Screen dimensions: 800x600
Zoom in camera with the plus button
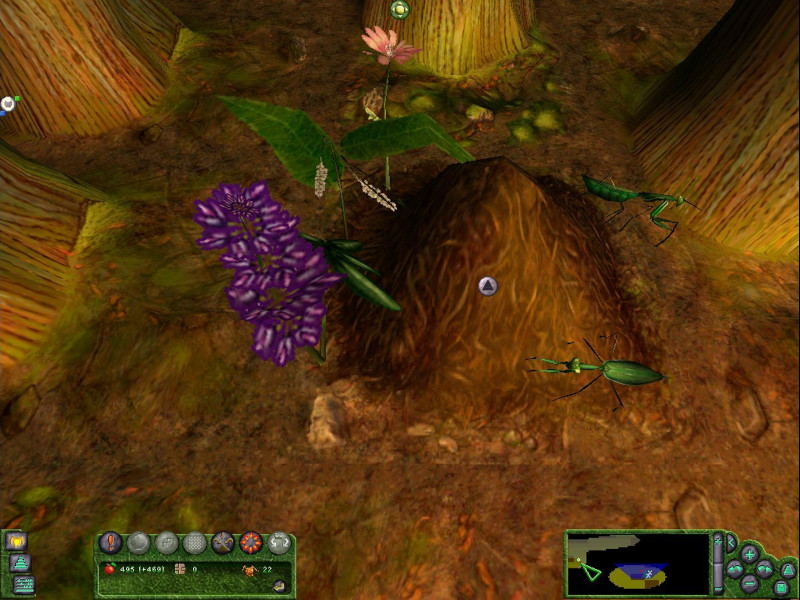coord(749,553)
